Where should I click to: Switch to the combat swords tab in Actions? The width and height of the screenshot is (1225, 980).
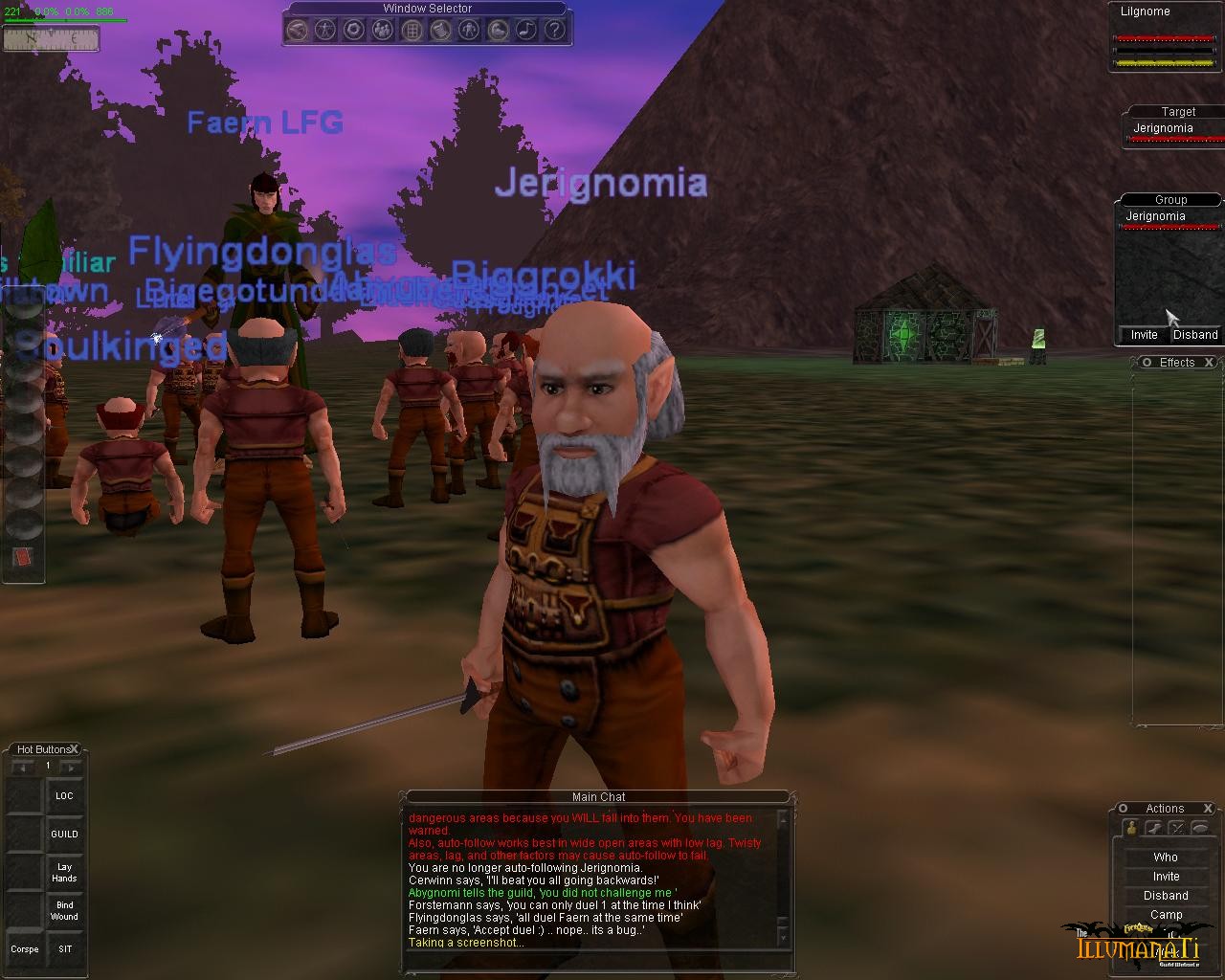[x=1177, y=829]
